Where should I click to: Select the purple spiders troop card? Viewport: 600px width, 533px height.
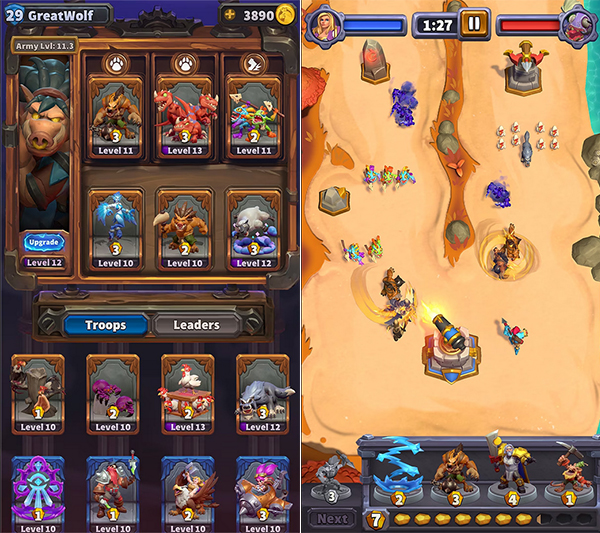point(113,390)
